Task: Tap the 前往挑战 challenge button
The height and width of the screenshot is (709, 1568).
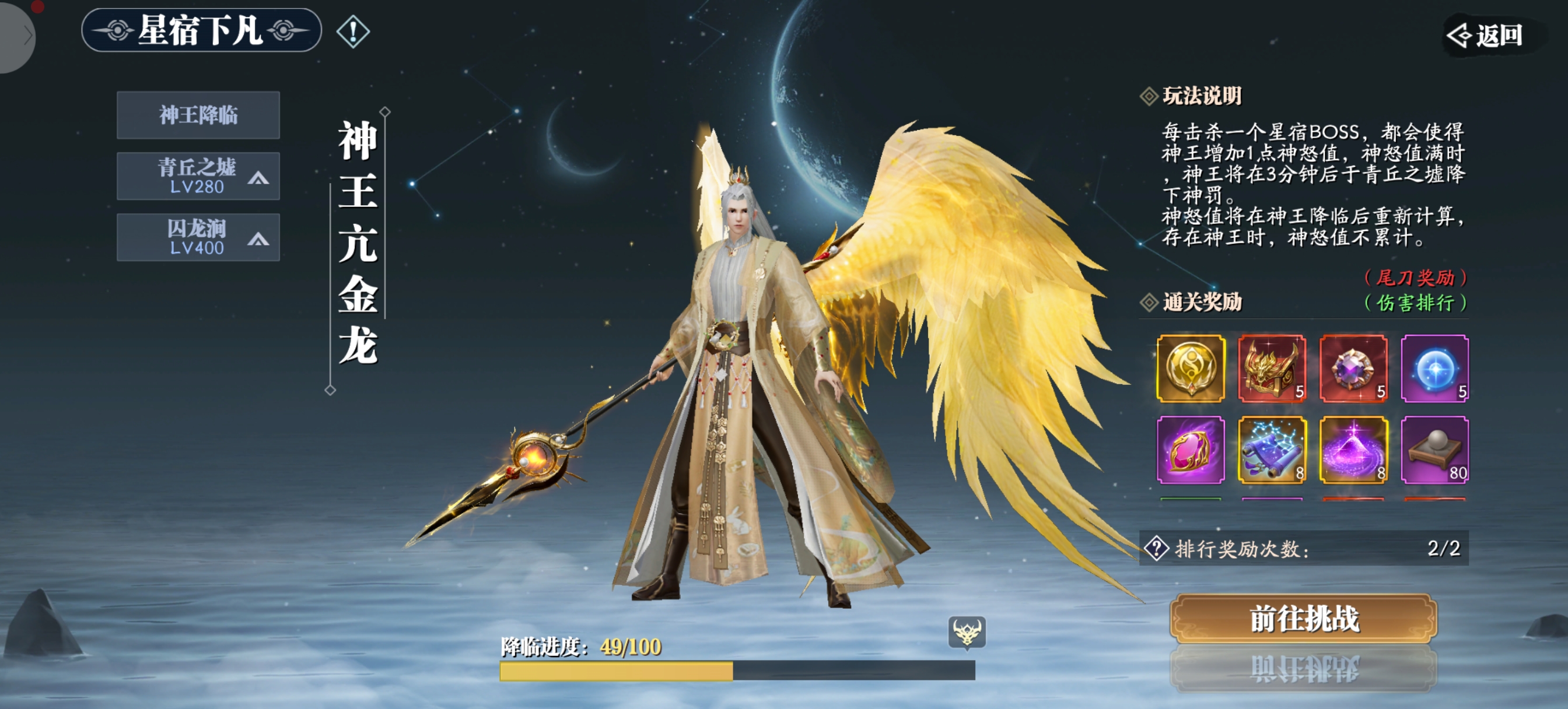Action: pyautogui.click(x=1304, y=619)
